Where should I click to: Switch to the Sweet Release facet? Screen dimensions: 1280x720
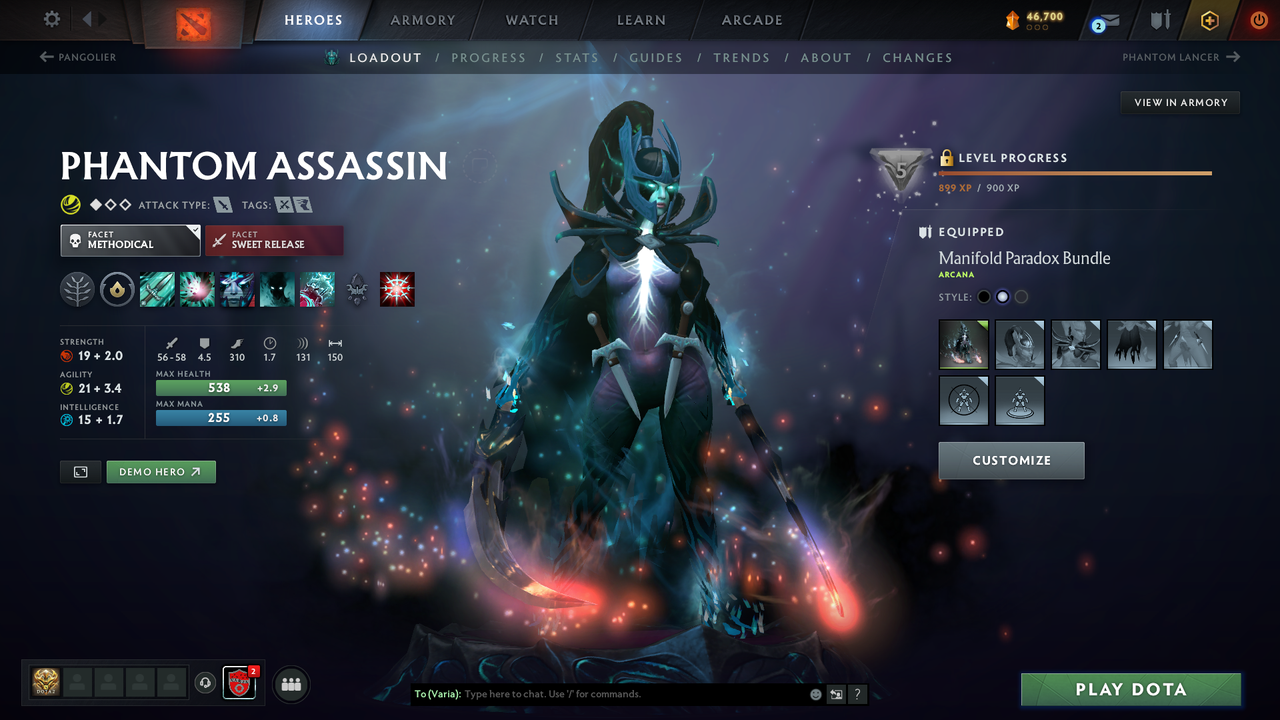(x=274, y=240)
